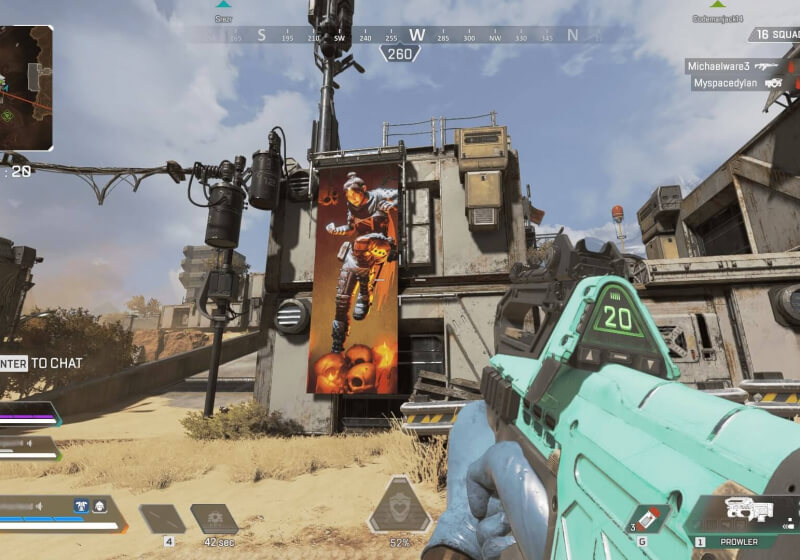Click the helmet icon on player status
The image size is (800, 560).
(100, 506)
